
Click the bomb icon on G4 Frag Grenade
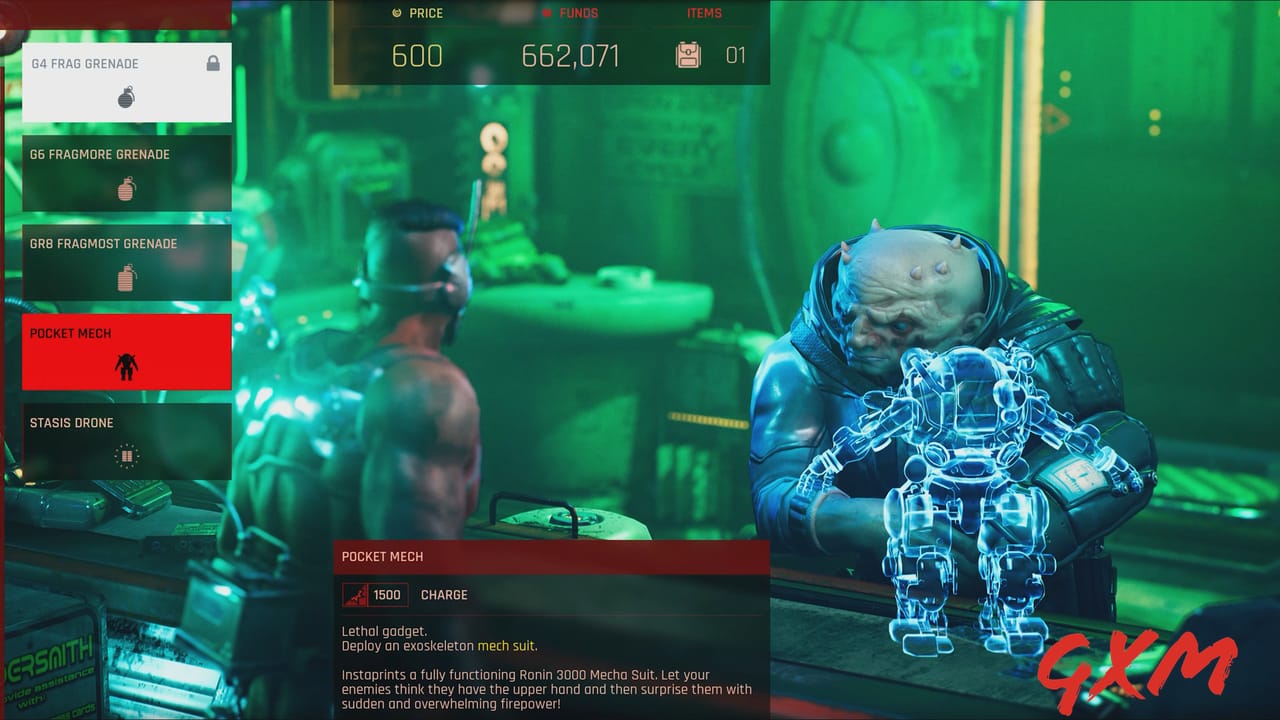coord(128,98)
